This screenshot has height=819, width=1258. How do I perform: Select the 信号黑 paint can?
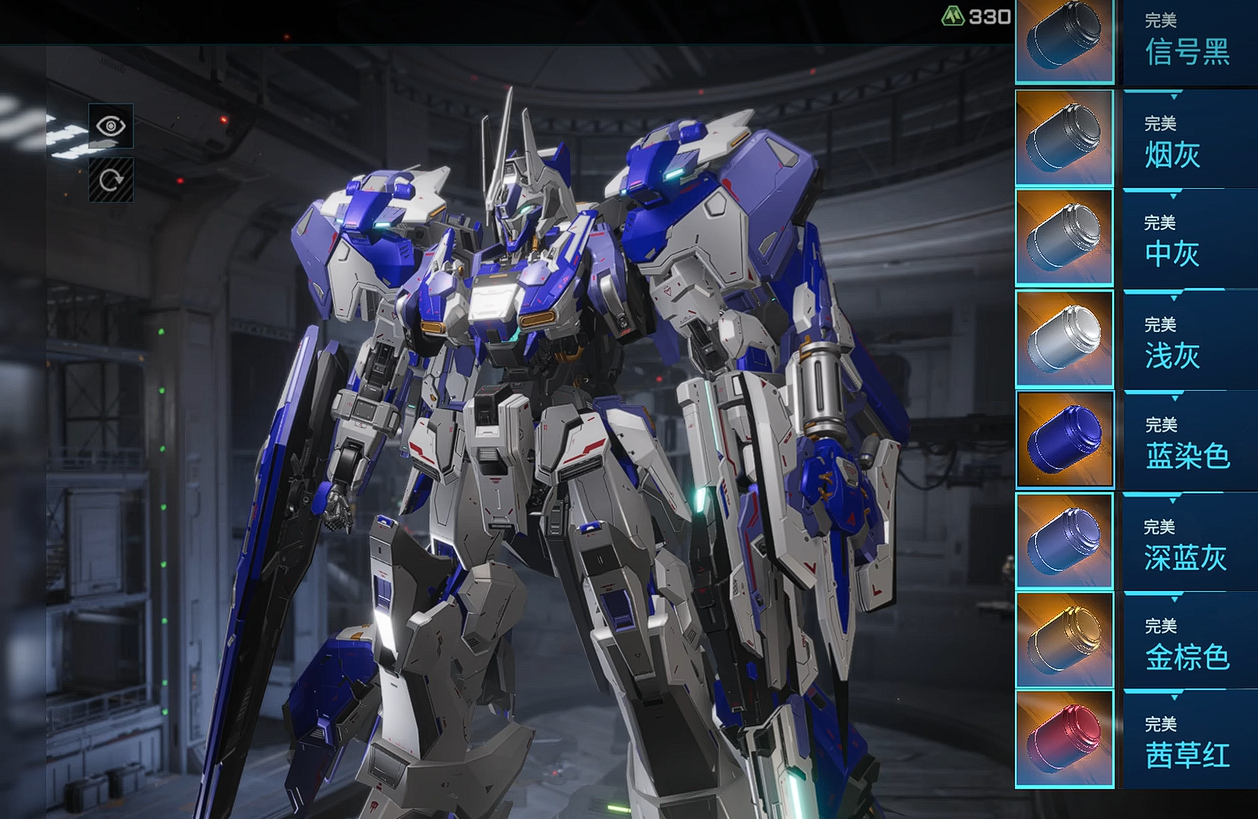[x=1064, y=41]
